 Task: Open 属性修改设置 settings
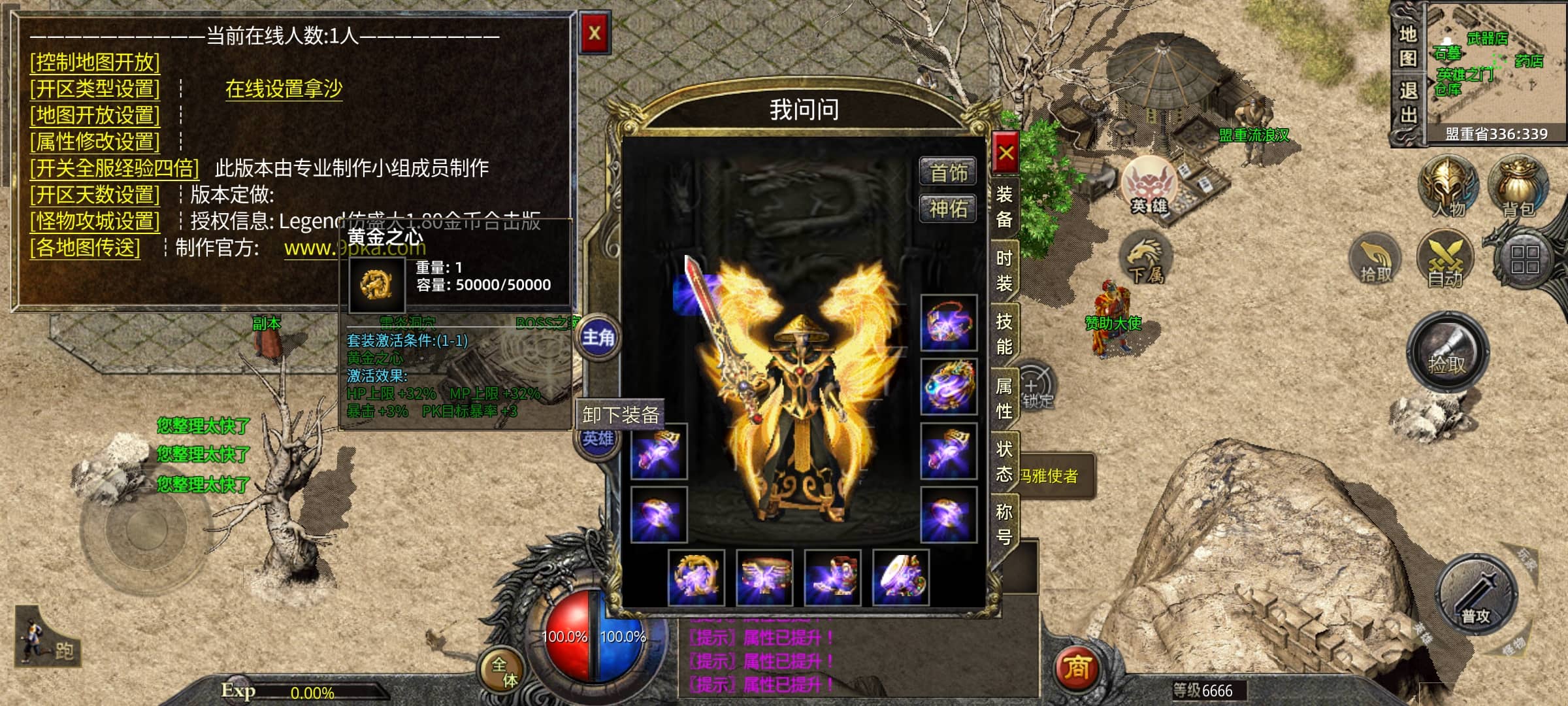pos(95,141)
